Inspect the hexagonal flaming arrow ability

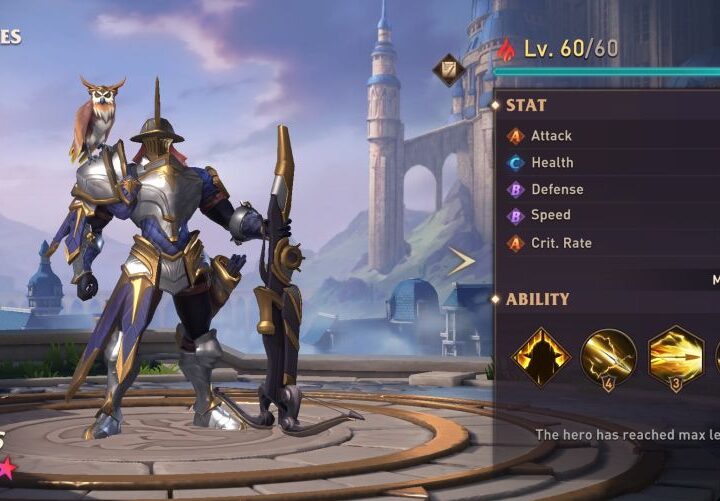(676, 357)
